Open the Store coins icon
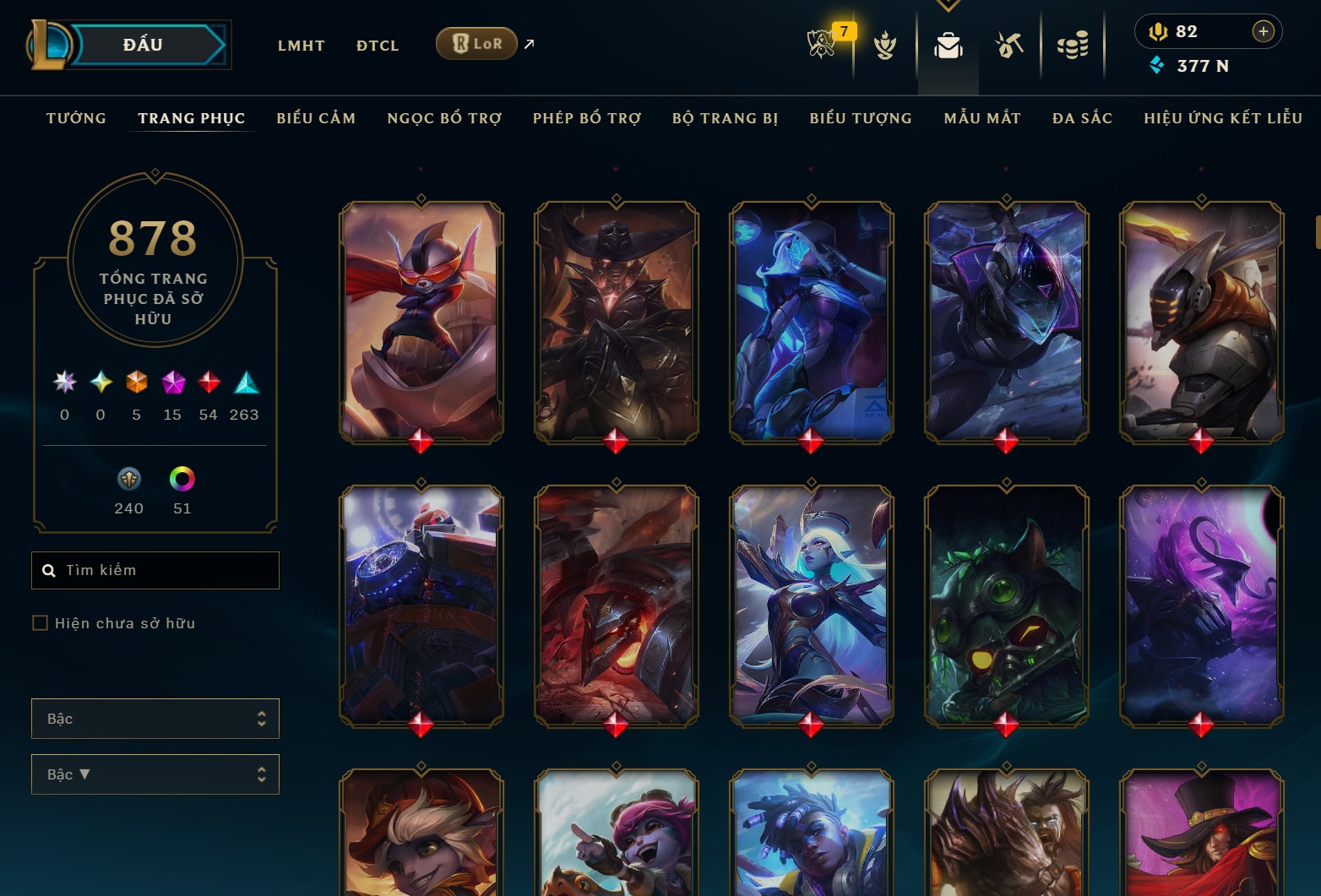 1072,46
